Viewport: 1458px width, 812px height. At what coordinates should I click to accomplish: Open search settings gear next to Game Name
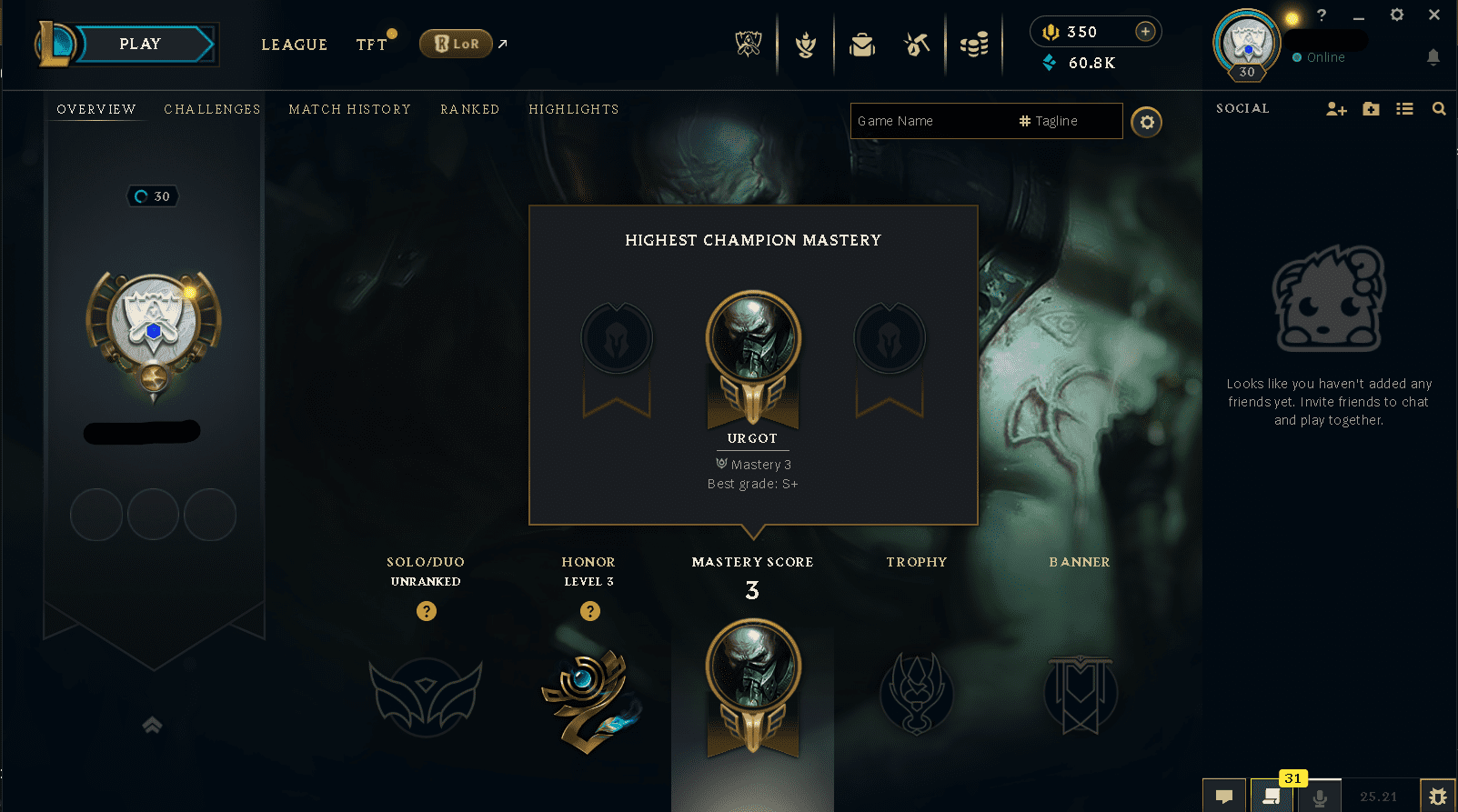(x=1146, y=121)
